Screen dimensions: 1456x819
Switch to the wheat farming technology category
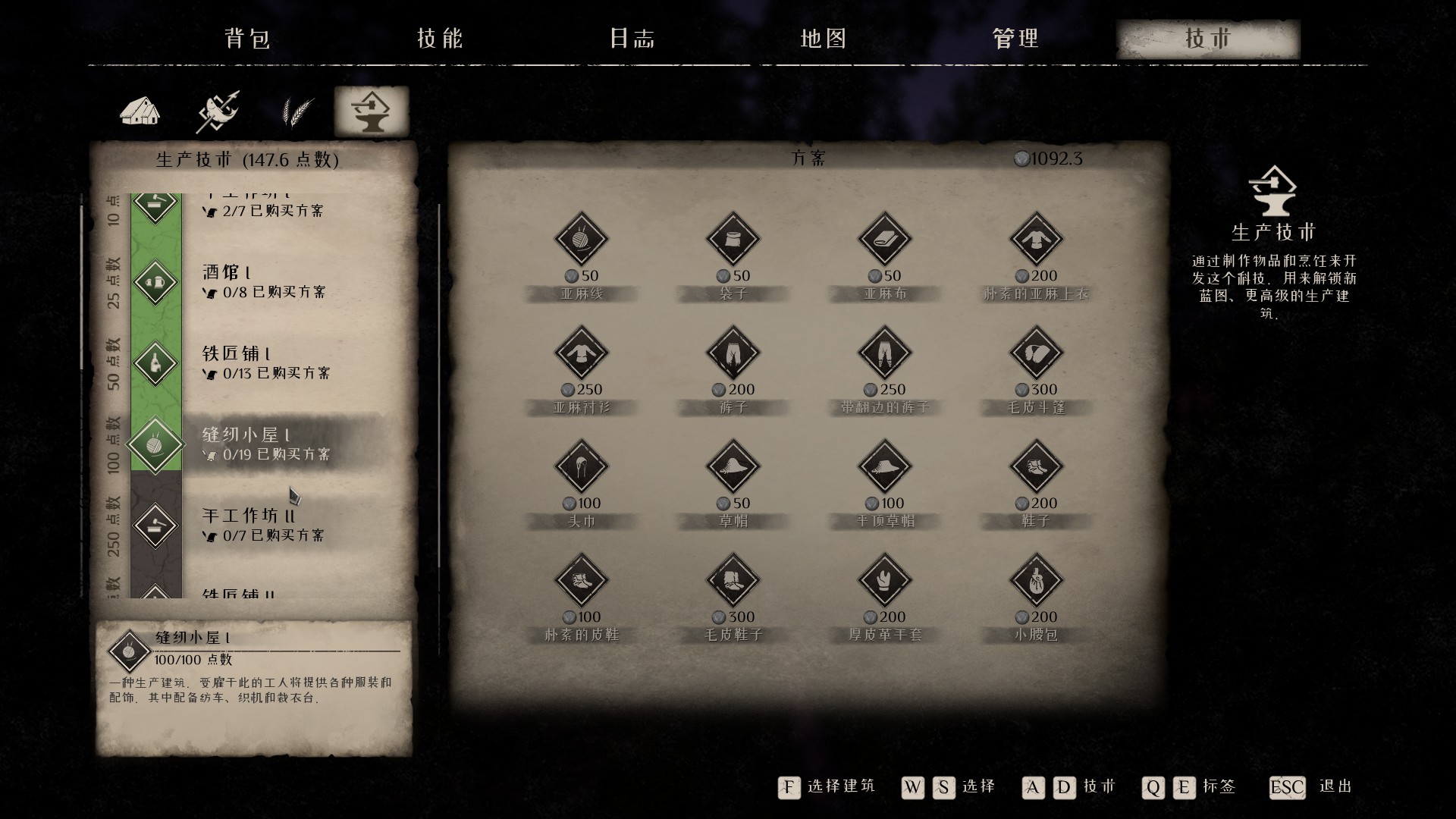(296, 111)
